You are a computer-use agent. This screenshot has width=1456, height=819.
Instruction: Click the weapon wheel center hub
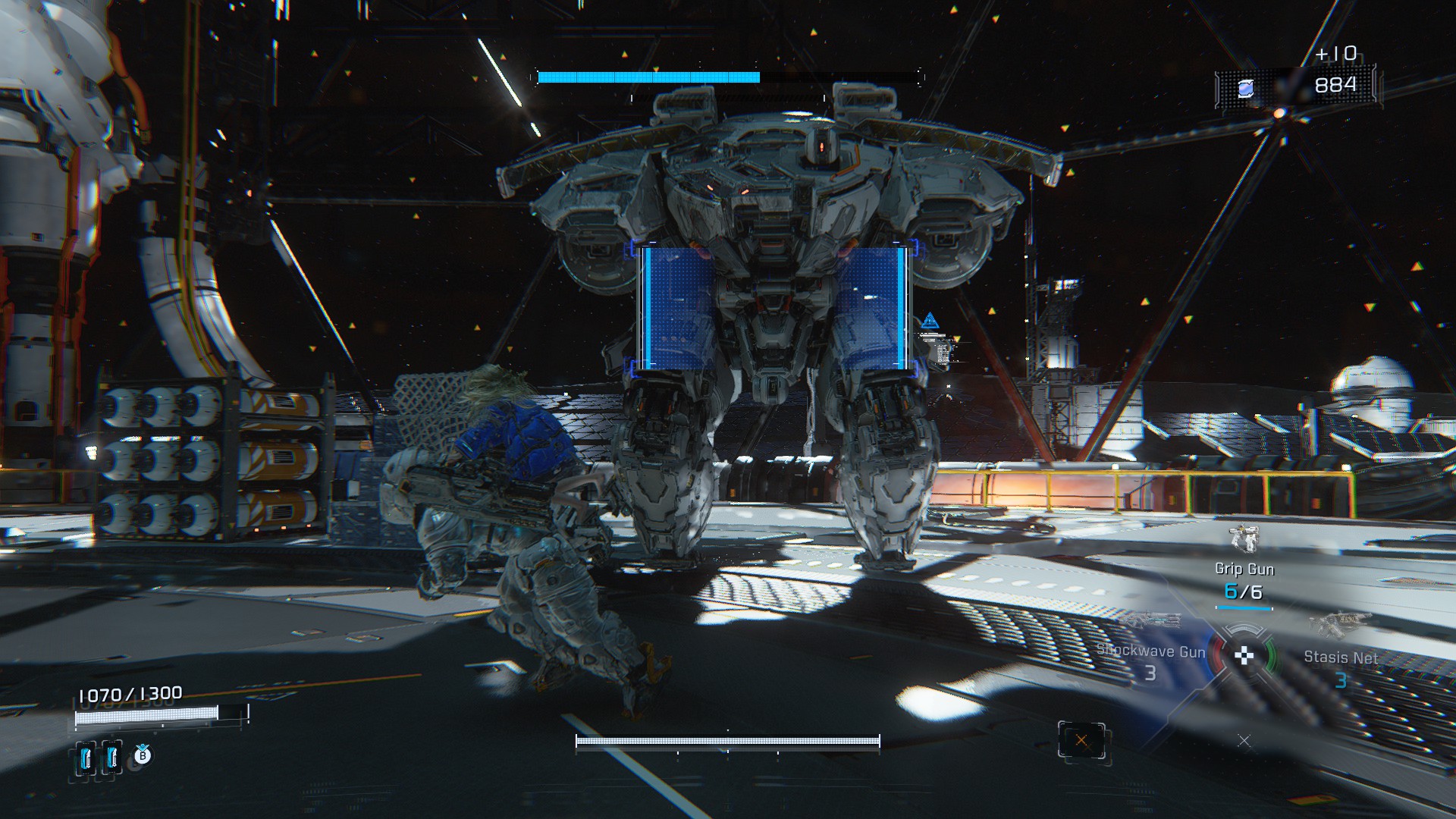[1244, 656]
